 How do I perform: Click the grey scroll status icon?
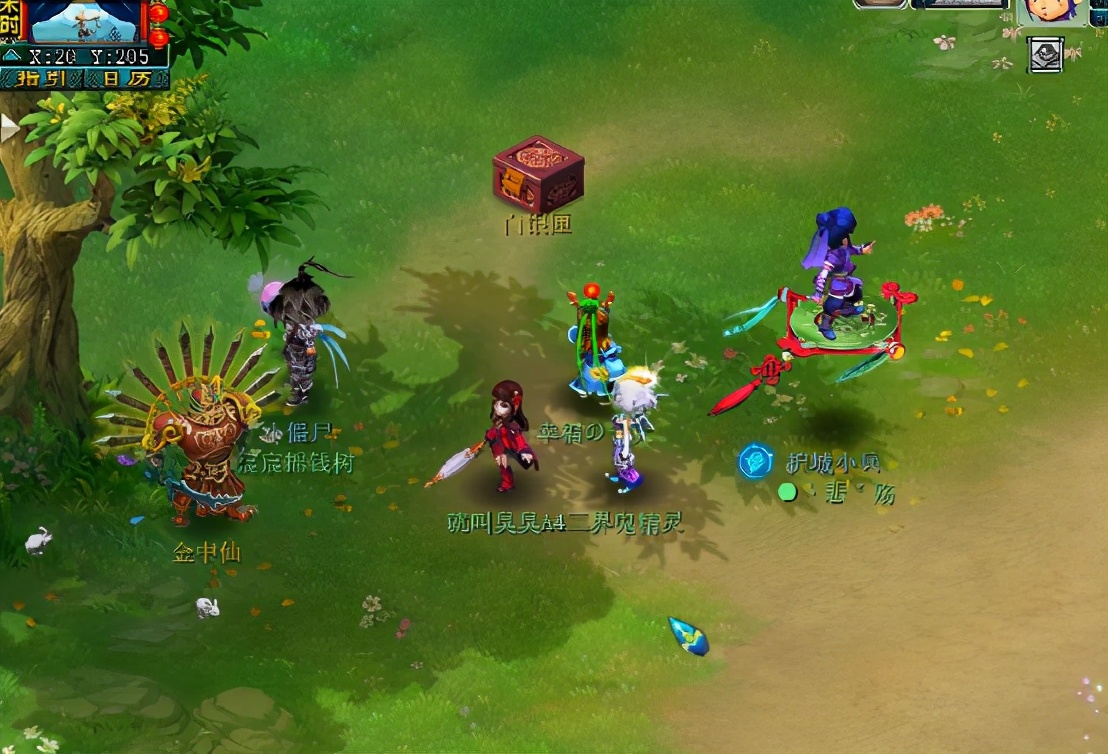pos(1045,54)
